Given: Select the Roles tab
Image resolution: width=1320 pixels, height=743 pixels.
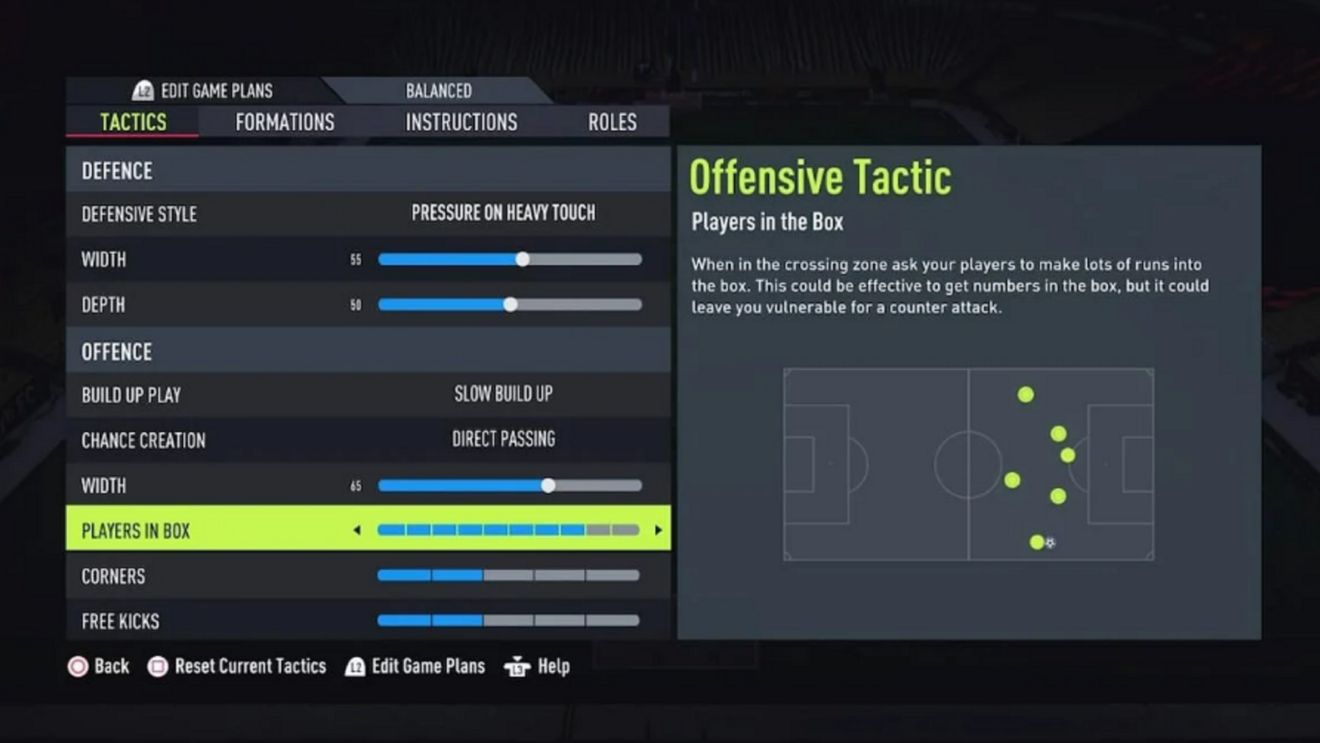Looking at the screenshot, I should point(611,121).
